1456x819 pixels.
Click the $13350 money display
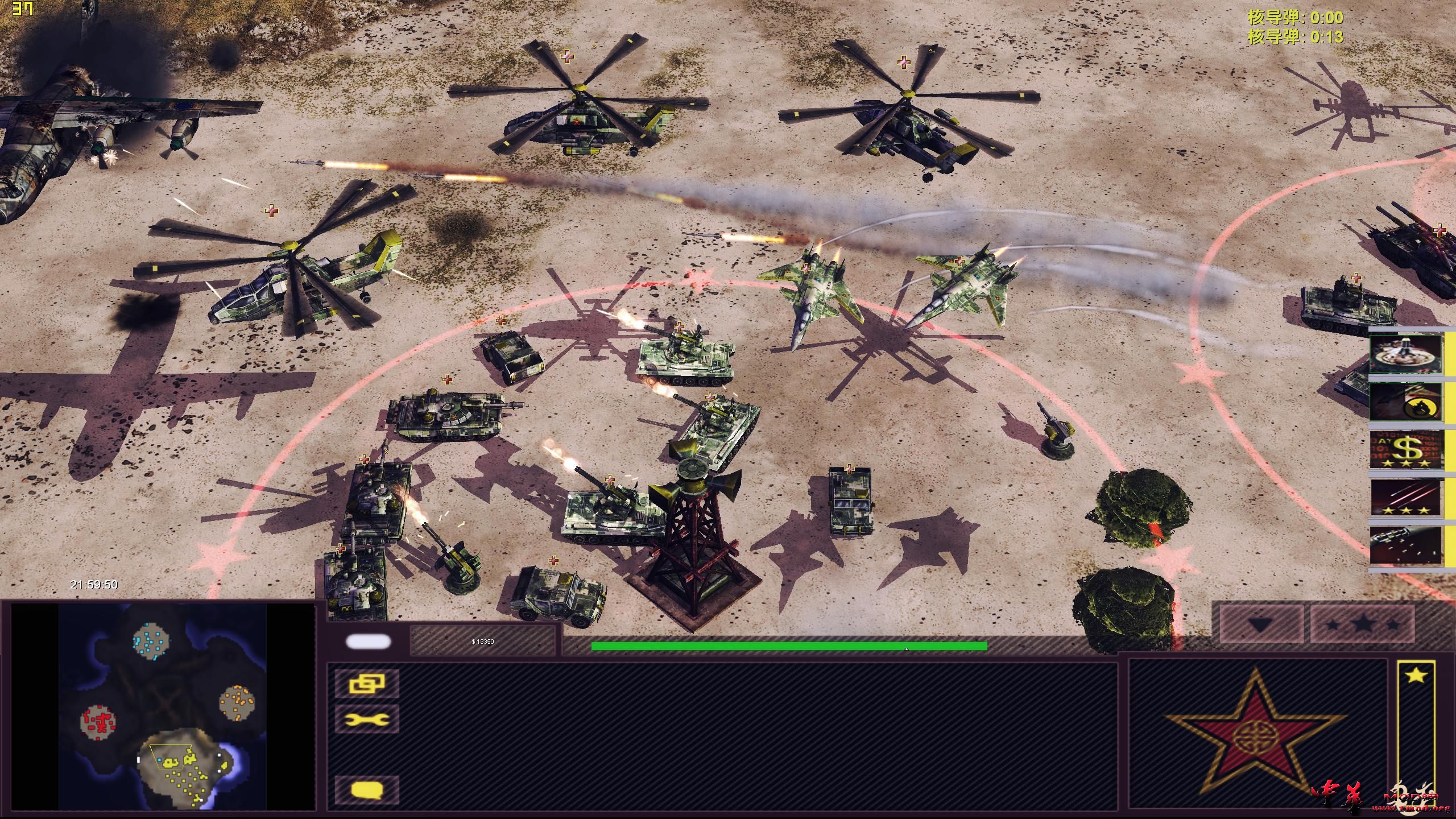[482, 642]
